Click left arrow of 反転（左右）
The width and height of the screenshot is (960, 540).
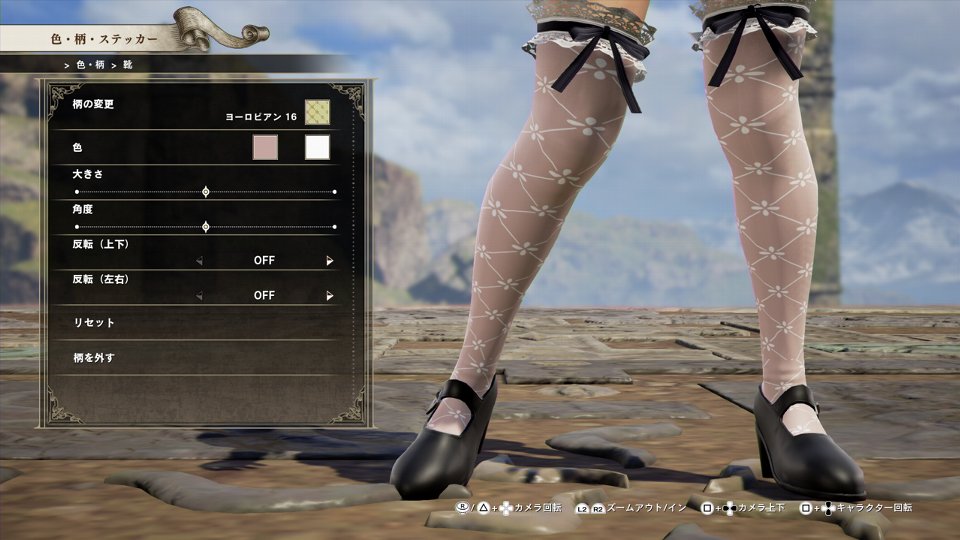[198, 296]
